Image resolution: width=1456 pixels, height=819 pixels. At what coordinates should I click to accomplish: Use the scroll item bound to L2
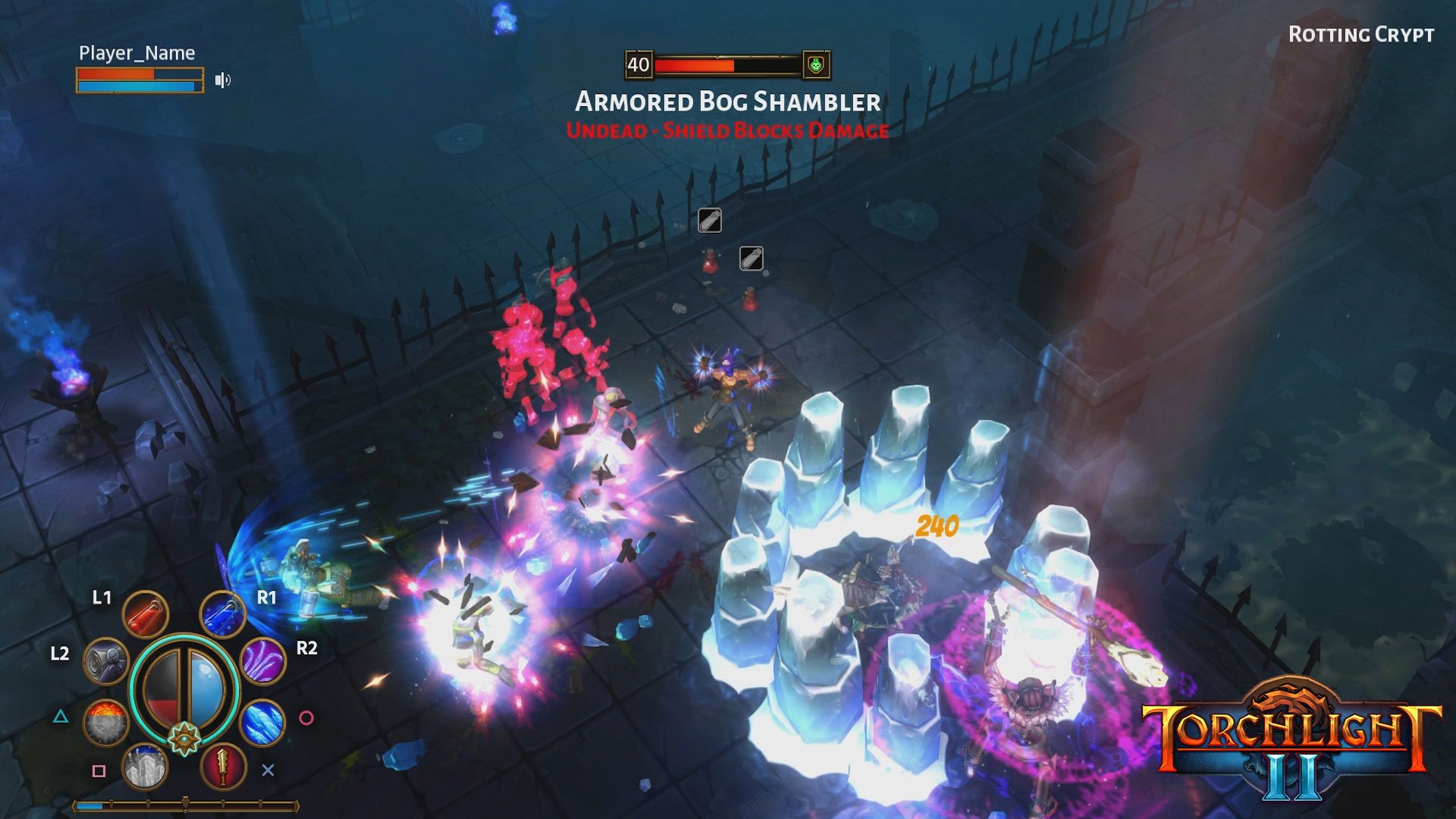pos(107,661)
